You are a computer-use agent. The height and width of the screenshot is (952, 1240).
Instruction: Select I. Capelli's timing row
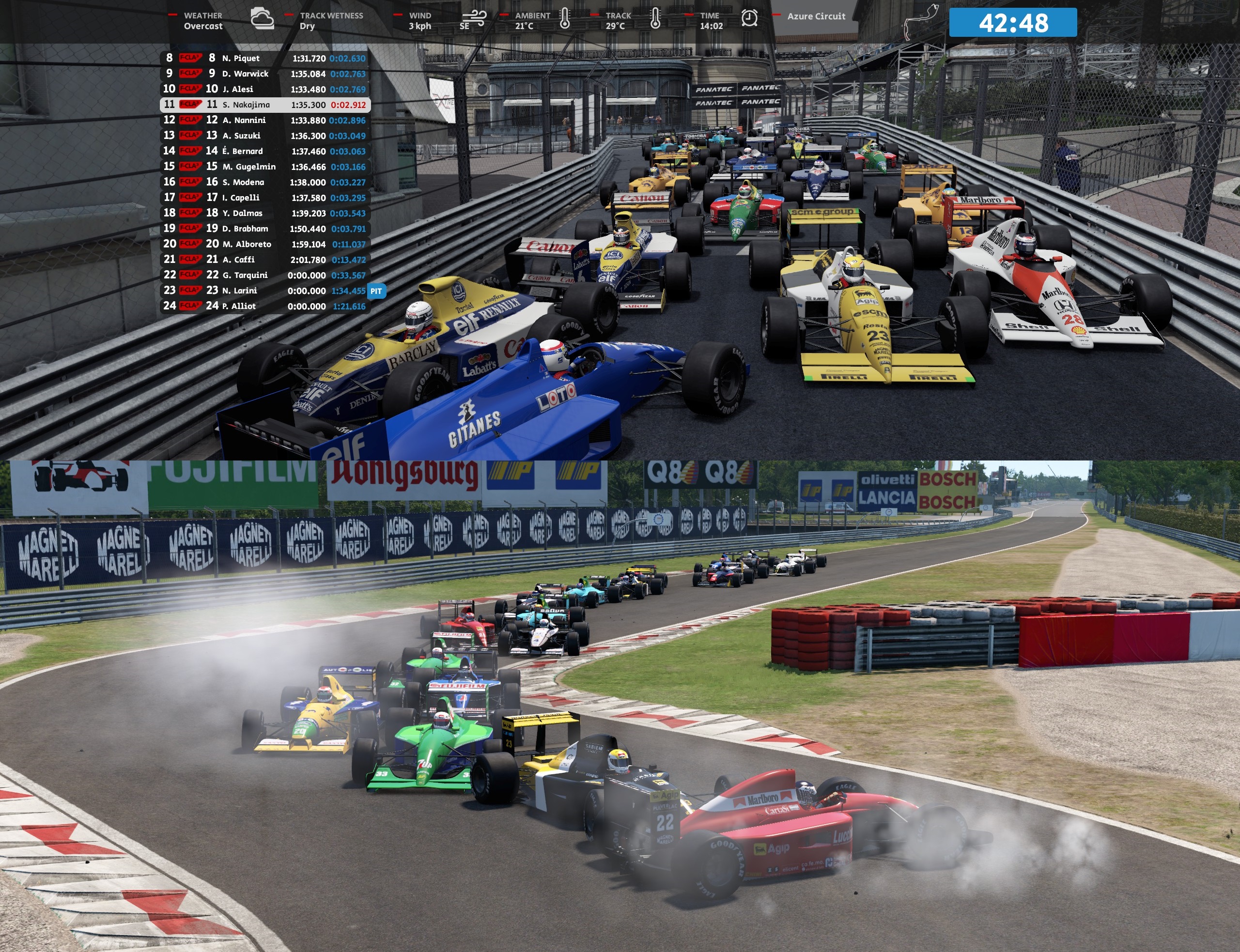click(x=265, y=198)
